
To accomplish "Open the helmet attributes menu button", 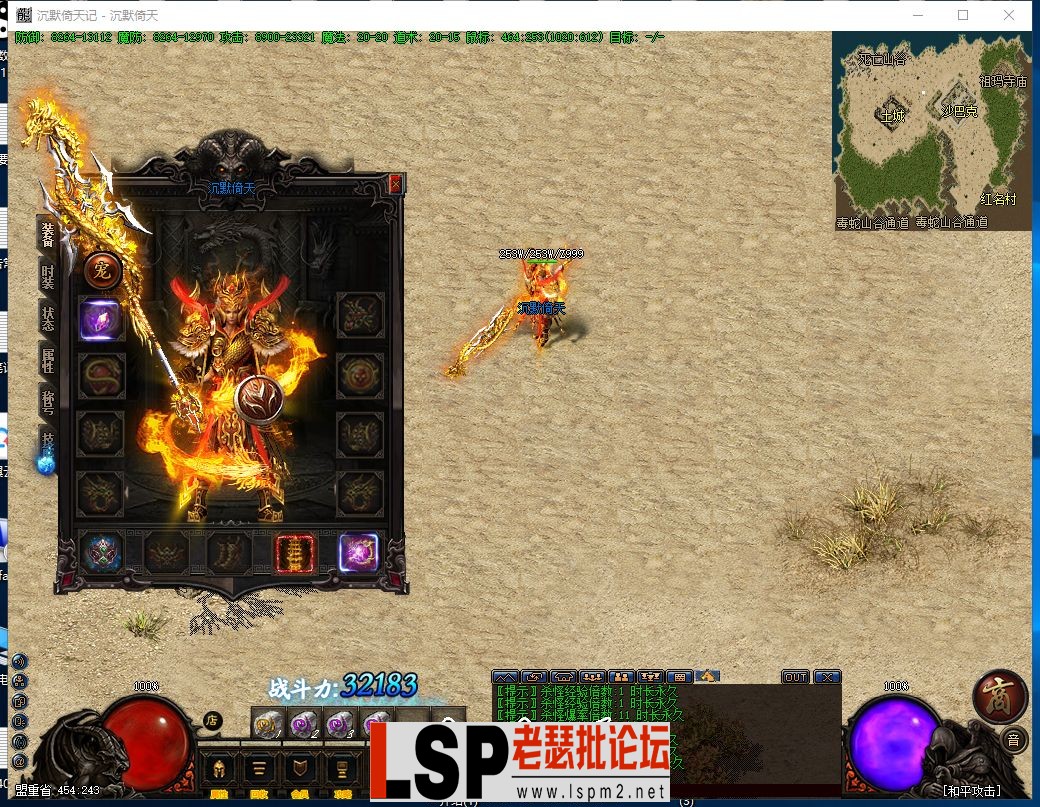I will coord(218,769).
